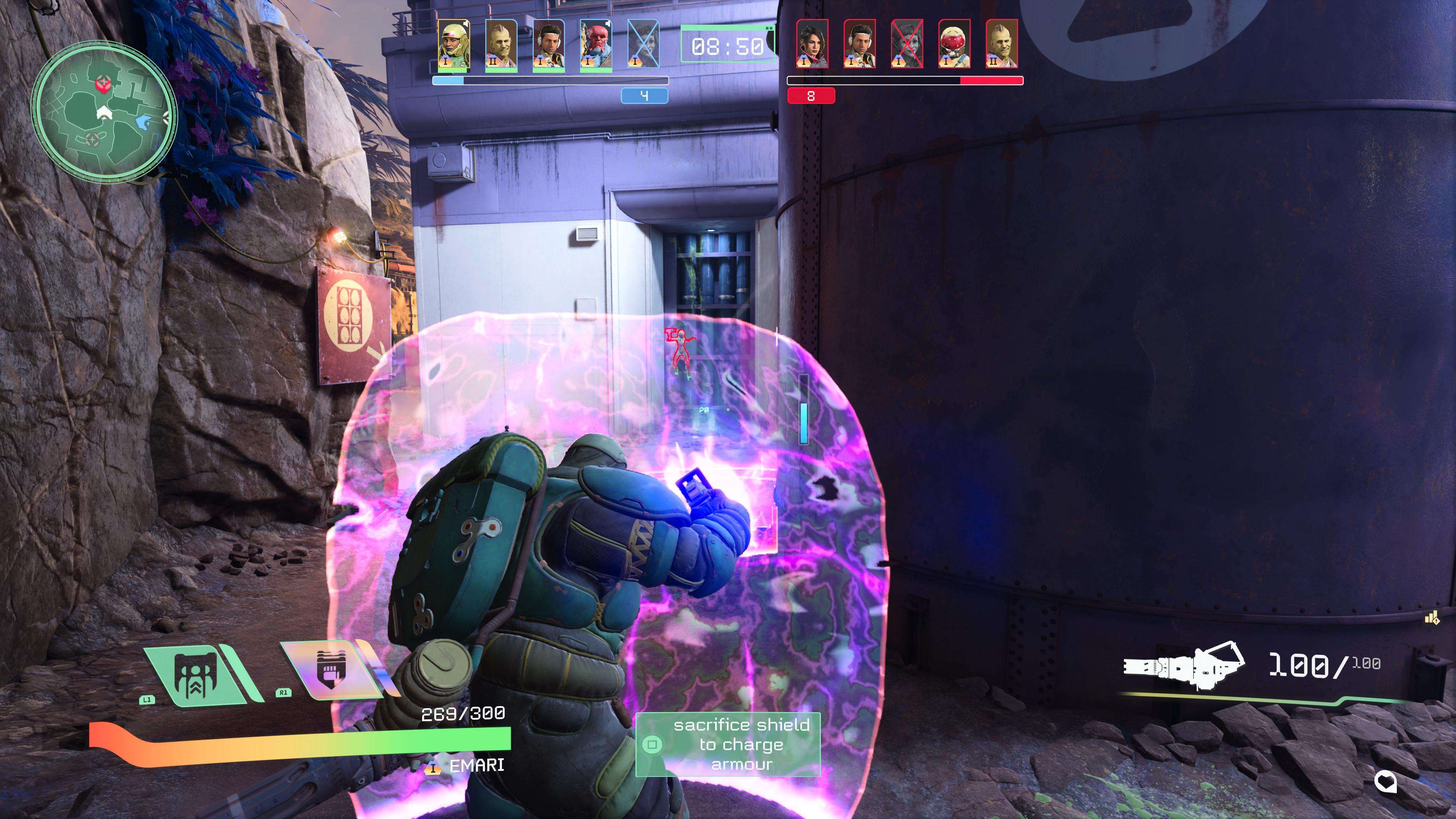Open the chat bubble icon
This screenshot has width=1456, height=819.
pyautogui.click(x=1385, y=782)
